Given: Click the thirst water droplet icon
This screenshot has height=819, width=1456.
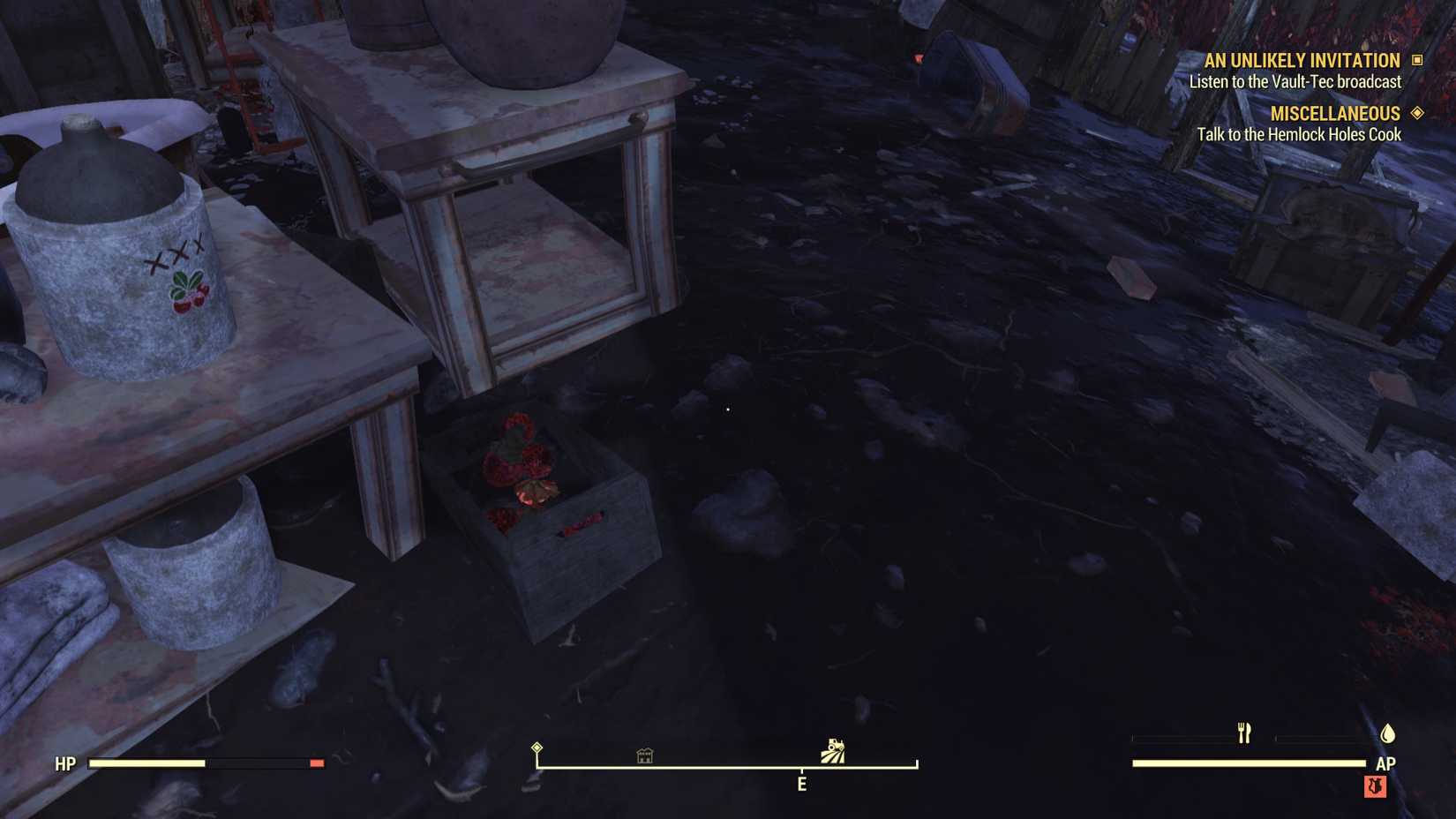Looking at the screenshot, I should pos(1387,733).
